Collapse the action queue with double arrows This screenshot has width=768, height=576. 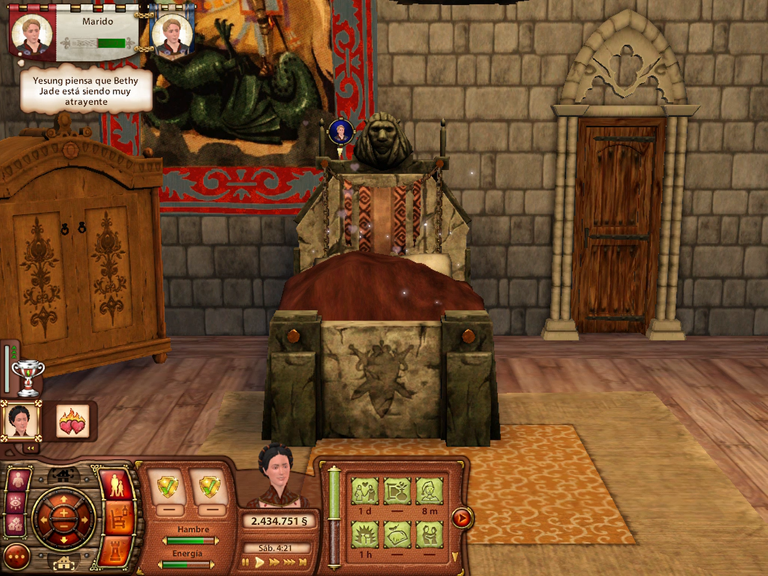tap(30, 447)
